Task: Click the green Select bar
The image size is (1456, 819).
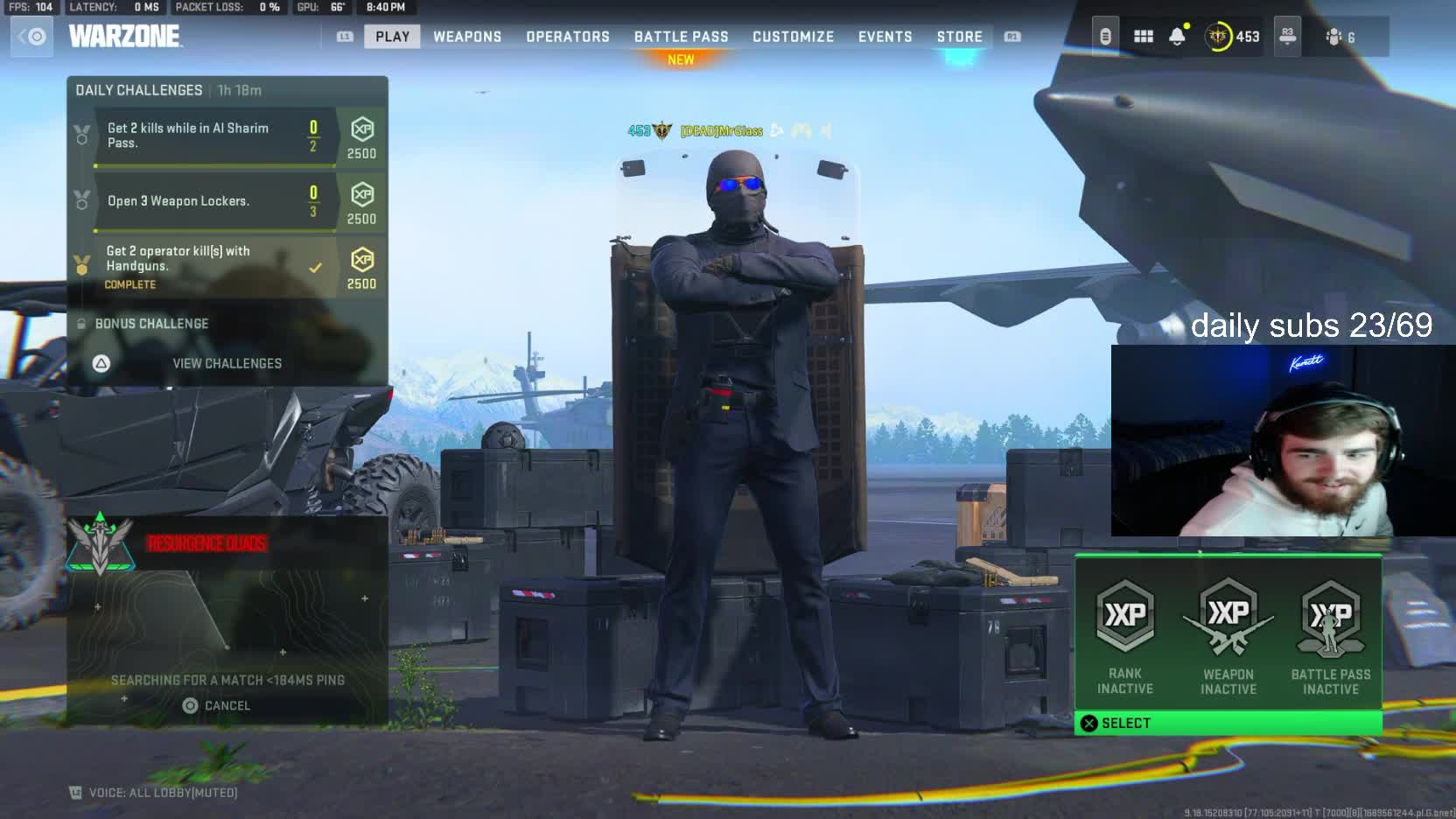Action: pos(1228,723)
